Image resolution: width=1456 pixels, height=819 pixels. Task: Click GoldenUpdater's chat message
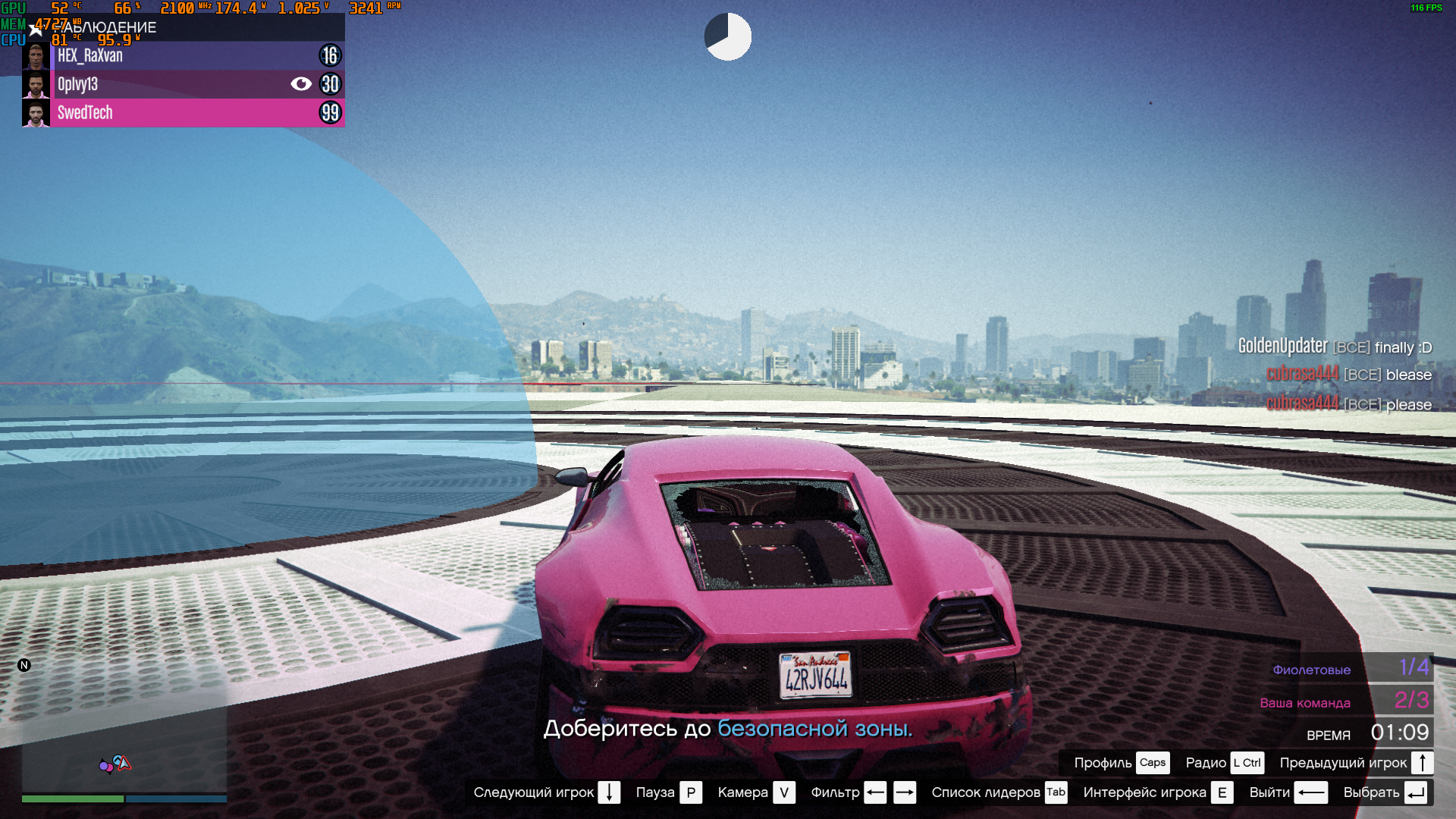pos(1335,347)
